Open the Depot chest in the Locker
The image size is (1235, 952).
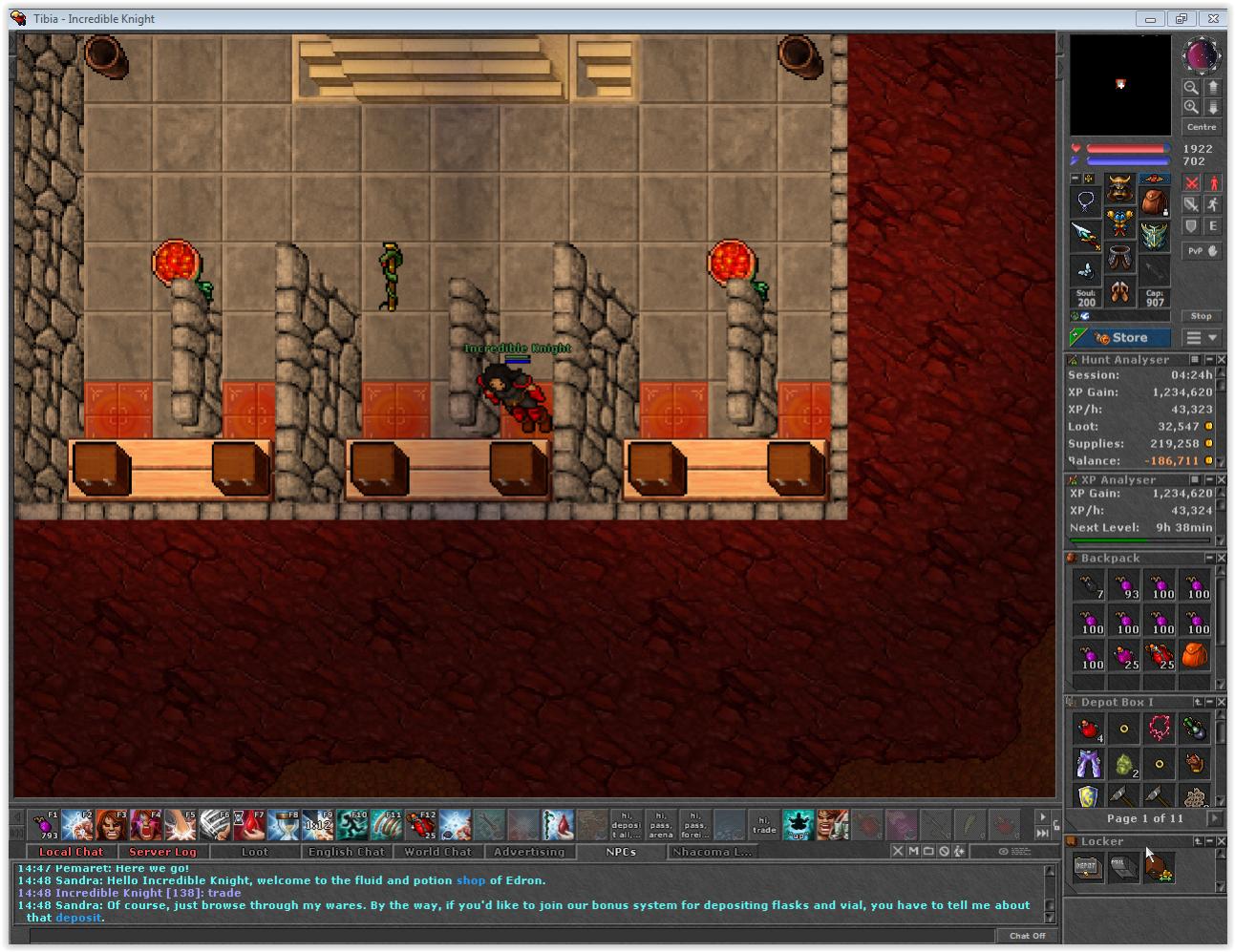click(1088, 867)
